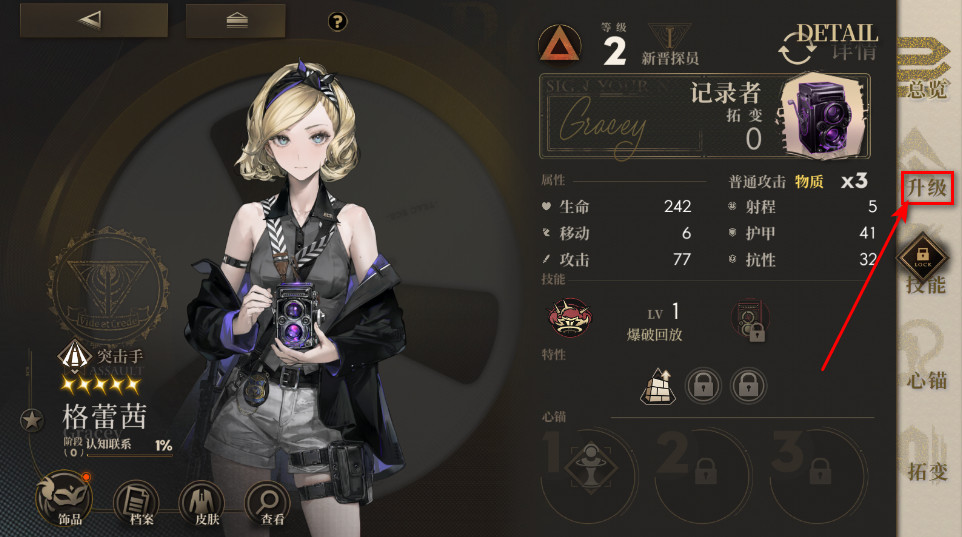This screenshot has height=537, width=962.
Task: Go back with the left arrow button
Action: [x=93, y=20]
